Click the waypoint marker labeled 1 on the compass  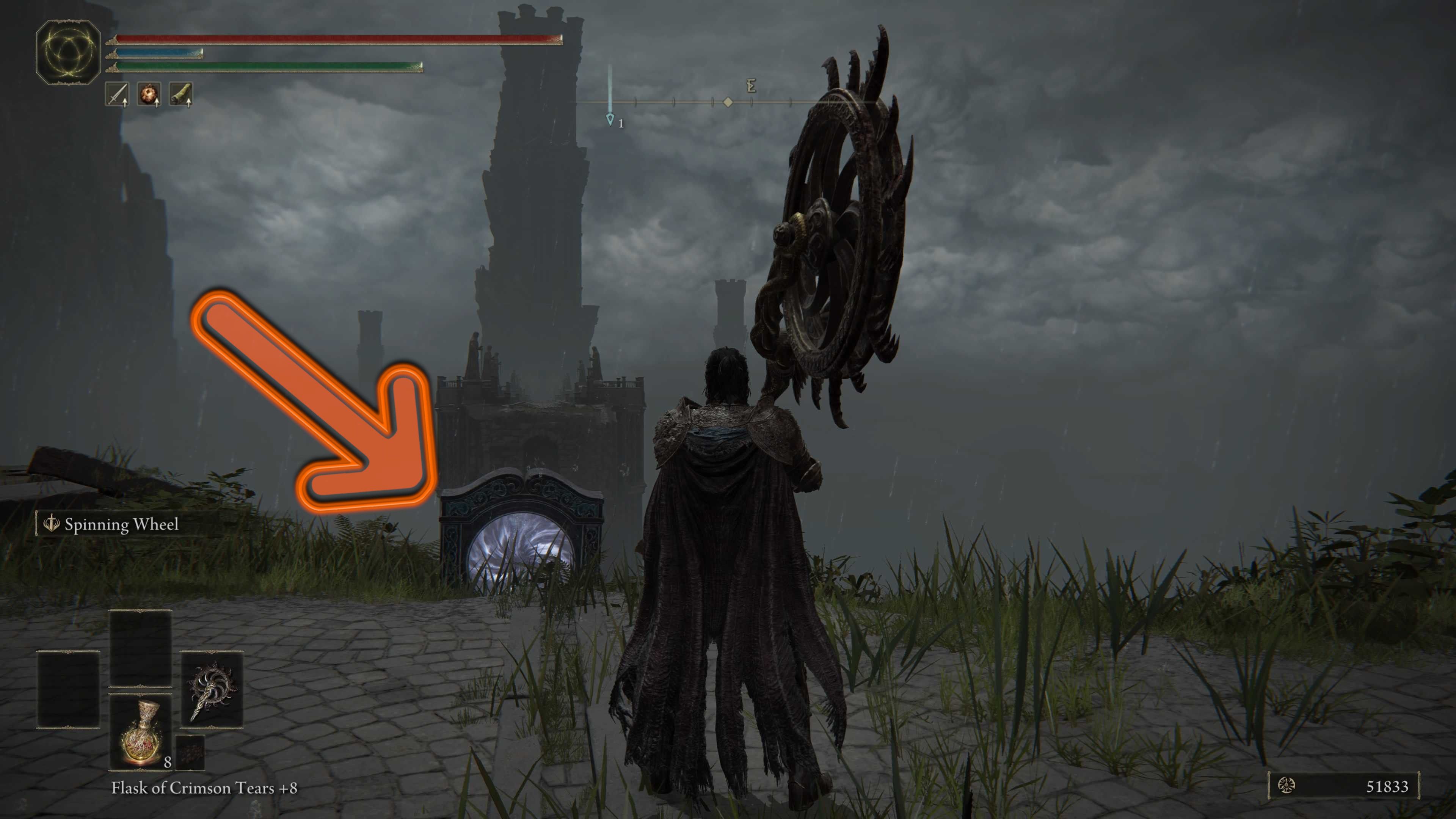[x=610, y=119]
